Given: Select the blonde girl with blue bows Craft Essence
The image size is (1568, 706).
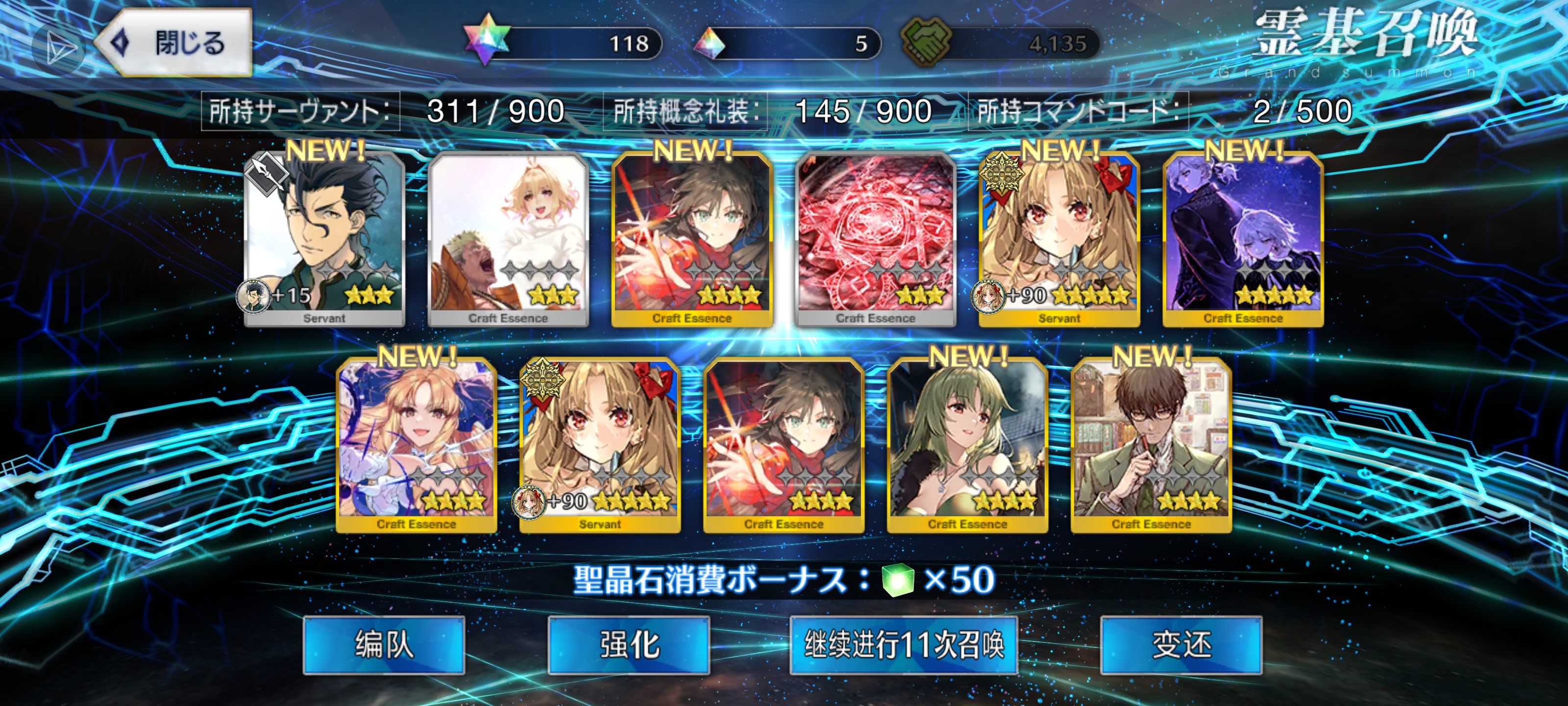Looking at the screenshot, I should [x=416, y=445].
